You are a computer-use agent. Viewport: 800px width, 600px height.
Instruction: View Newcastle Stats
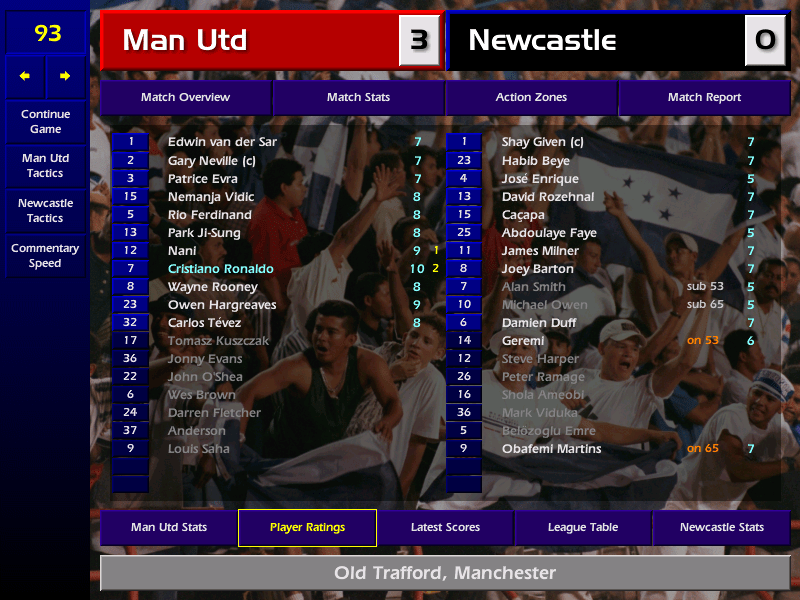point(721,528)
